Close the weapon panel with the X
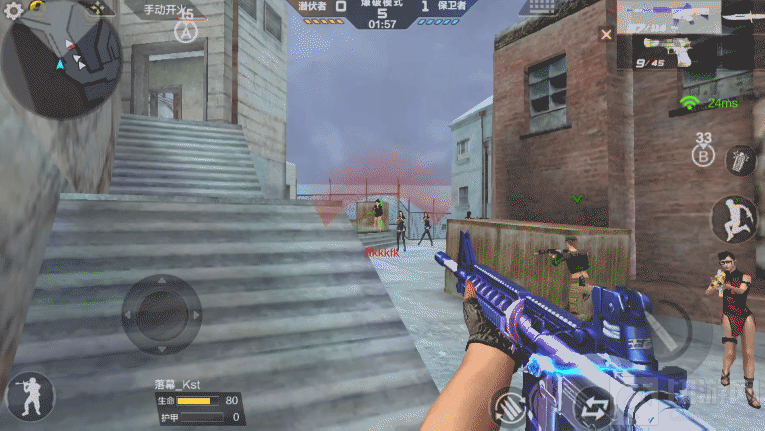Image resolution: width=765 pixels, height=431 pixels. click(606, 34)
